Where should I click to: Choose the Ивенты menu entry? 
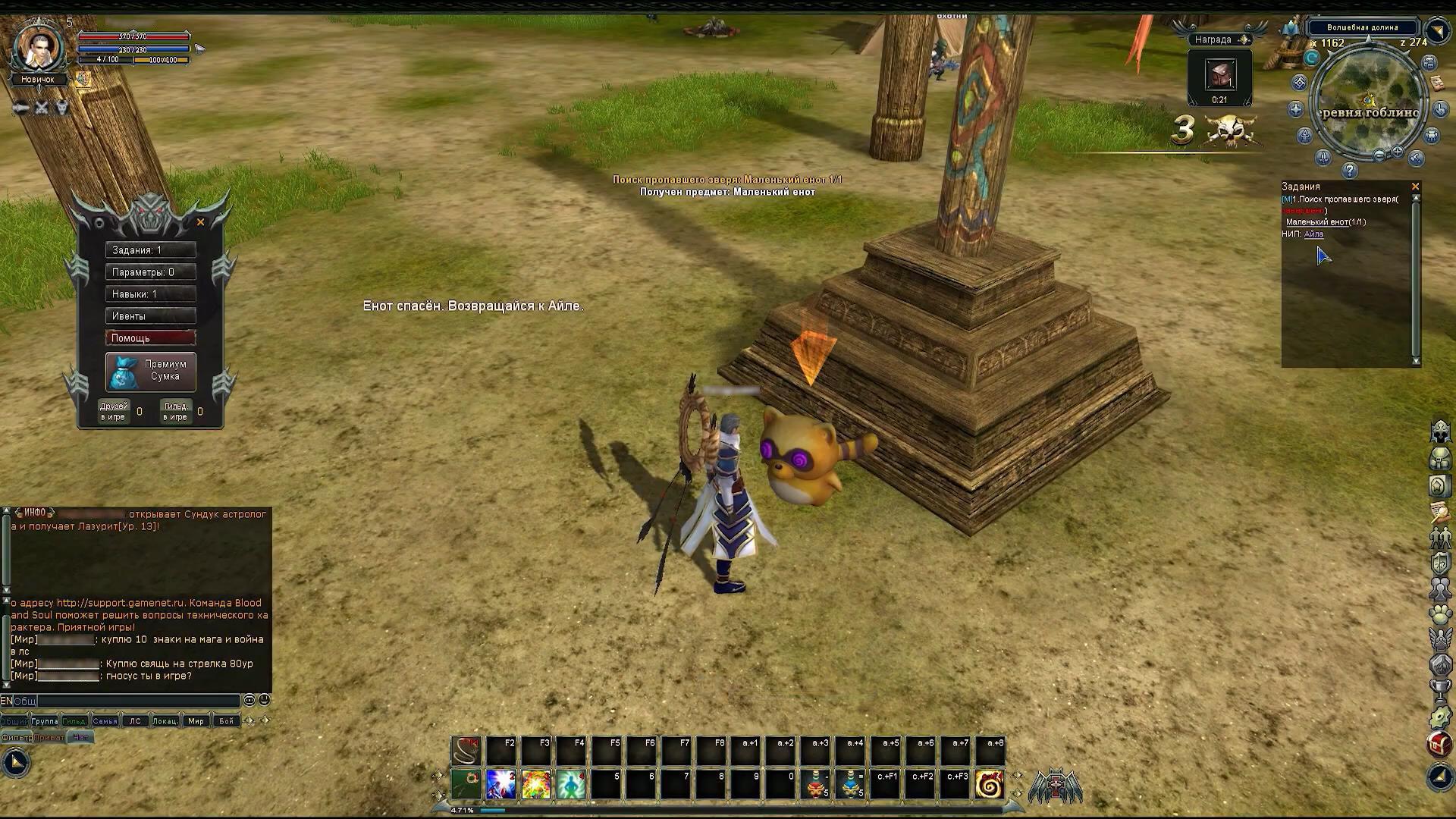[x=150, y=316]
